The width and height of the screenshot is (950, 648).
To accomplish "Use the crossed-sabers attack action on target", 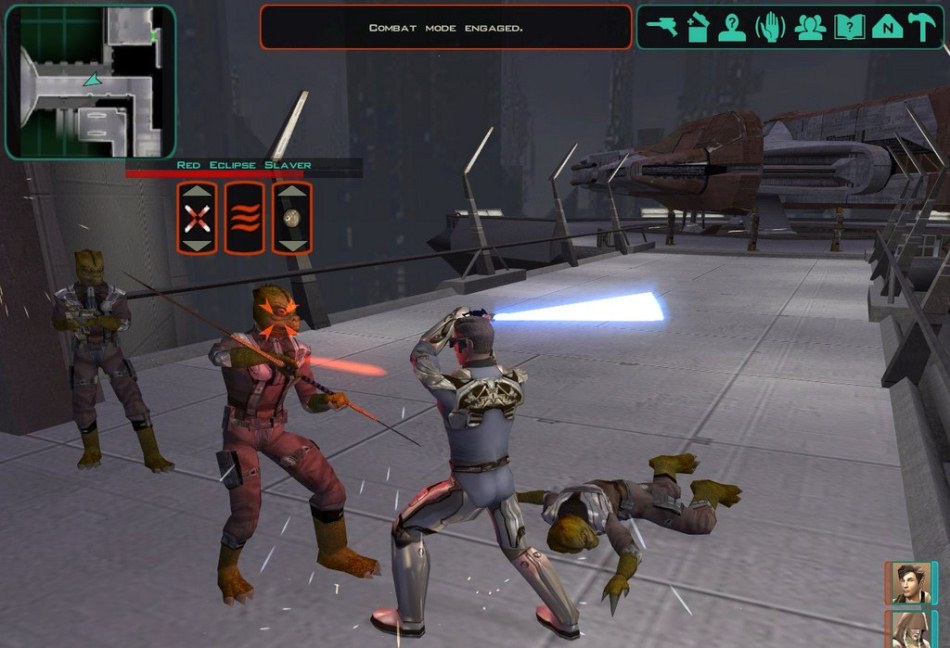I will (197, 218).
